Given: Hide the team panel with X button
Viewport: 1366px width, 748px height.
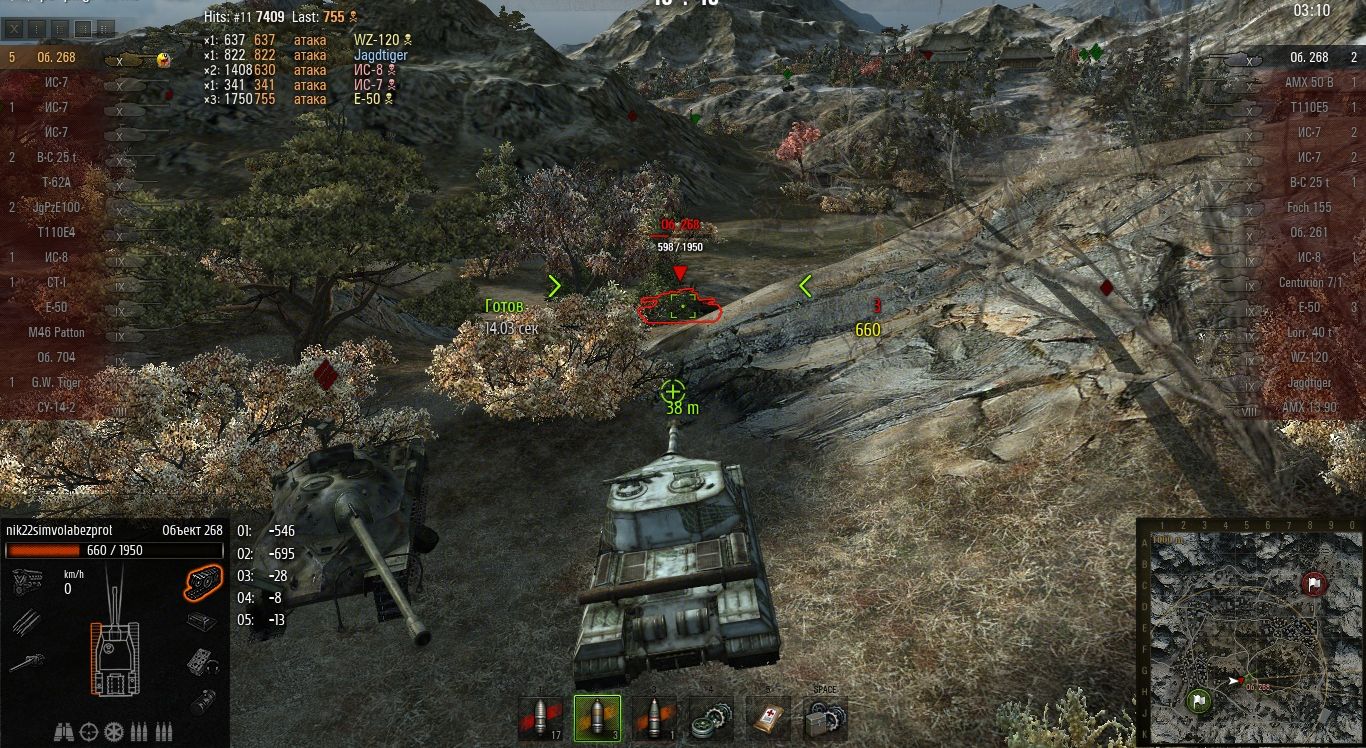Looking at the screenshot, I should [x=14, y=28].
